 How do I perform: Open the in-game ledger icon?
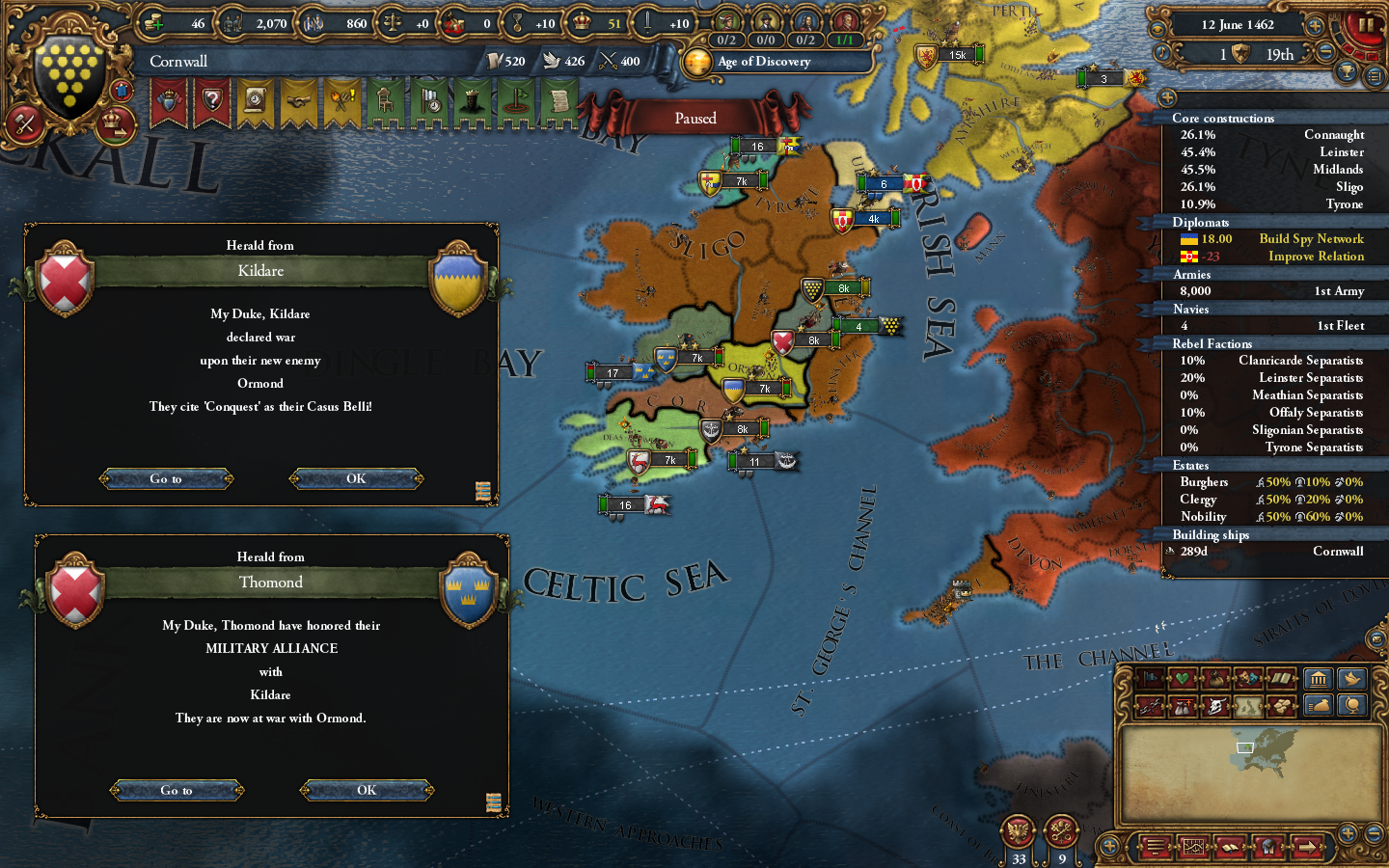1194,849
